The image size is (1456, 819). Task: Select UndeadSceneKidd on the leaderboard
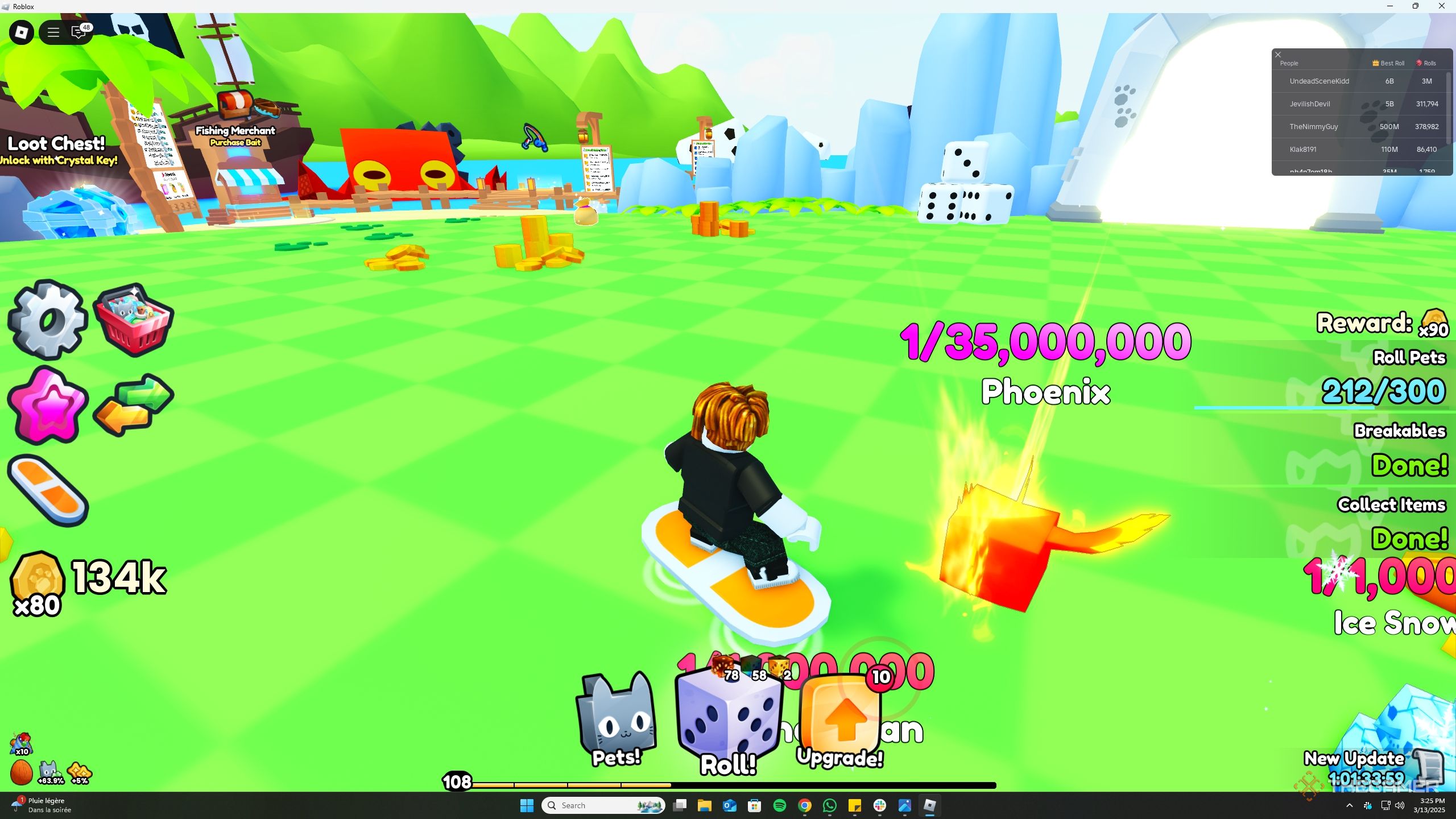pos(1319,81)
